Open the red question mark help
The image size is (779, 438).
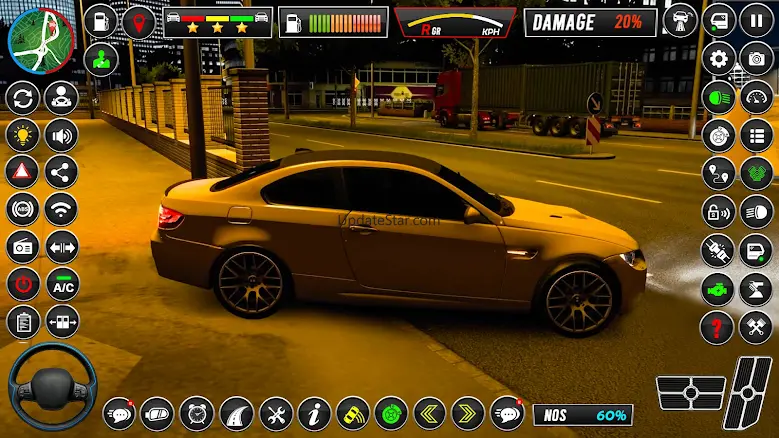tap(719, 326)
